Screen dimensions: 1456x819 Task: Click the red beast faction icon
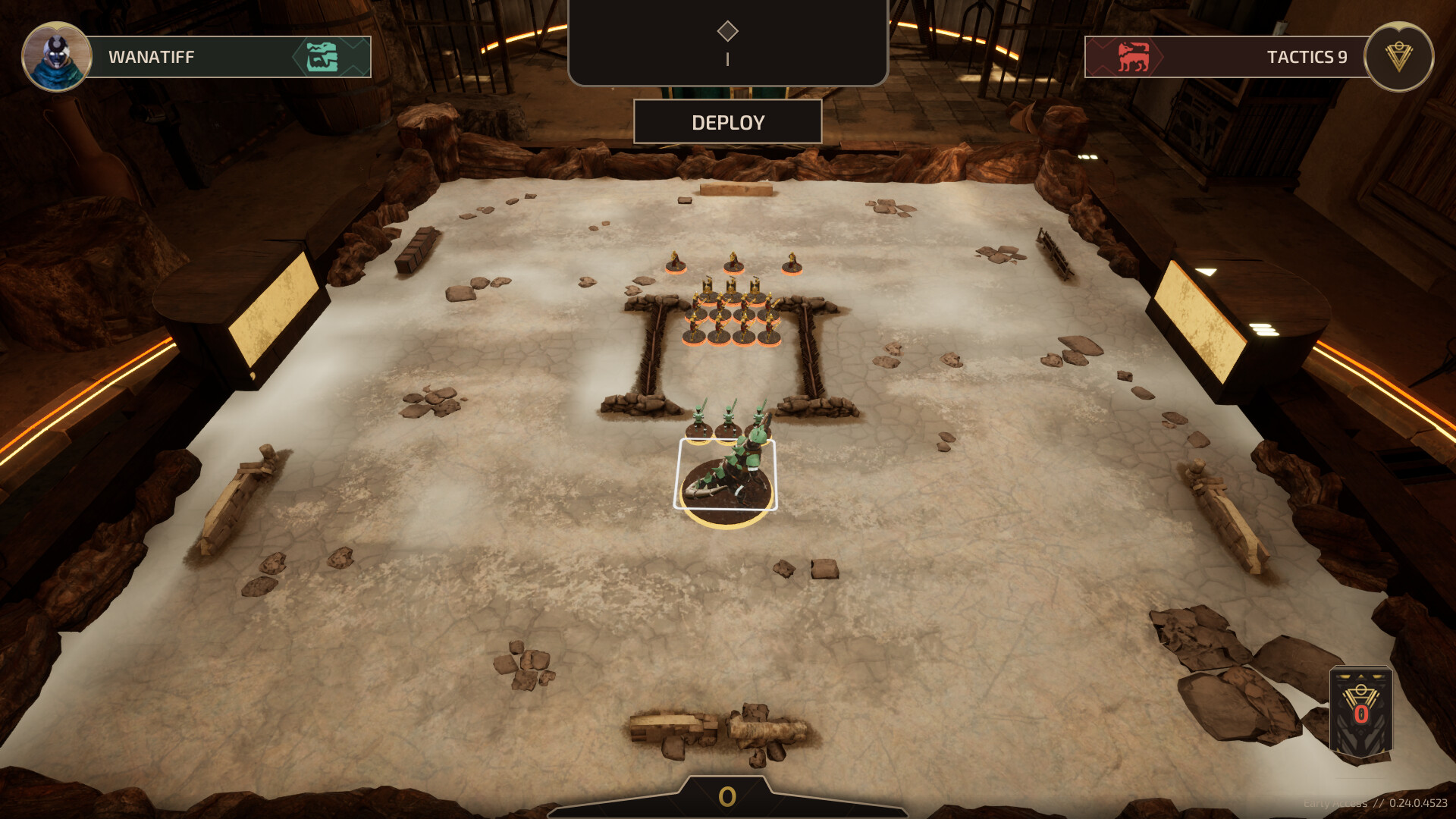coord(1133,57)
